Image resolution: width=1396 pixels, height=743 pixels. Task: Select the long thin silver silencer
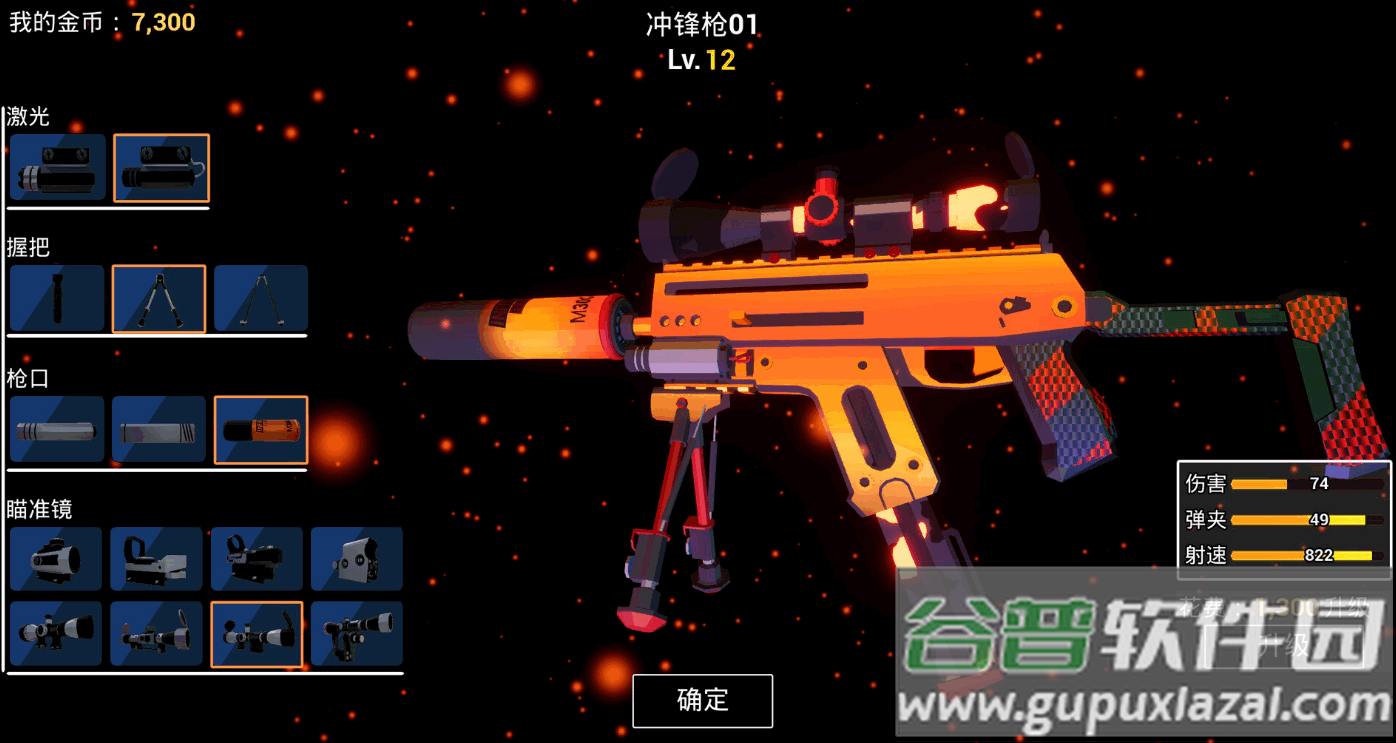58,430
